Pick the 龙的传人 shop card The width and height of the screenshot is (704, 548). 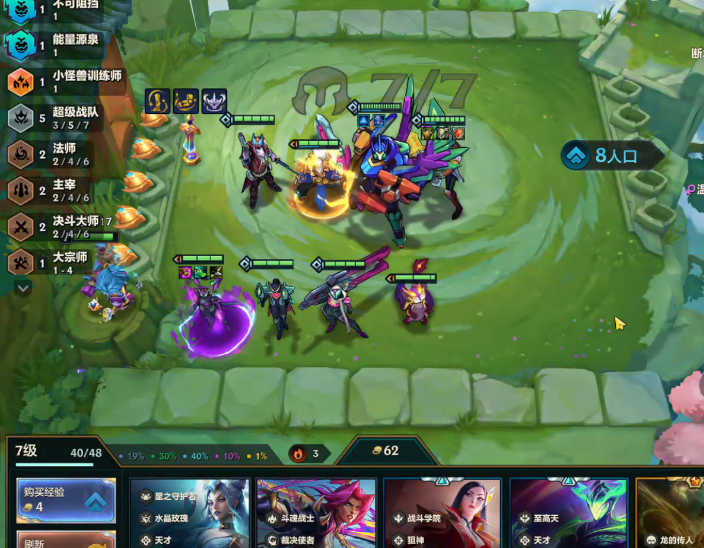pyautogui.click(x=670, y=512)
